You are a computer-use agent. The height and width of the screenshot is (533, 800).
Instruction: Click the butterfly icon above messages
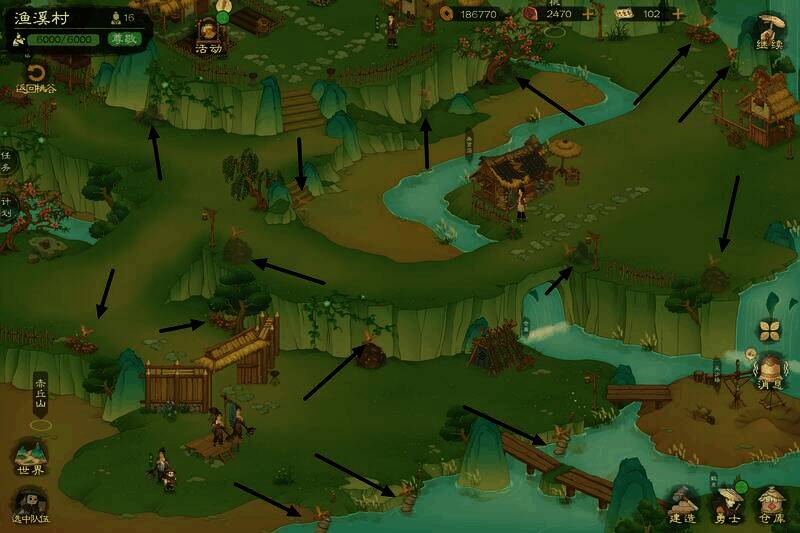768,330
